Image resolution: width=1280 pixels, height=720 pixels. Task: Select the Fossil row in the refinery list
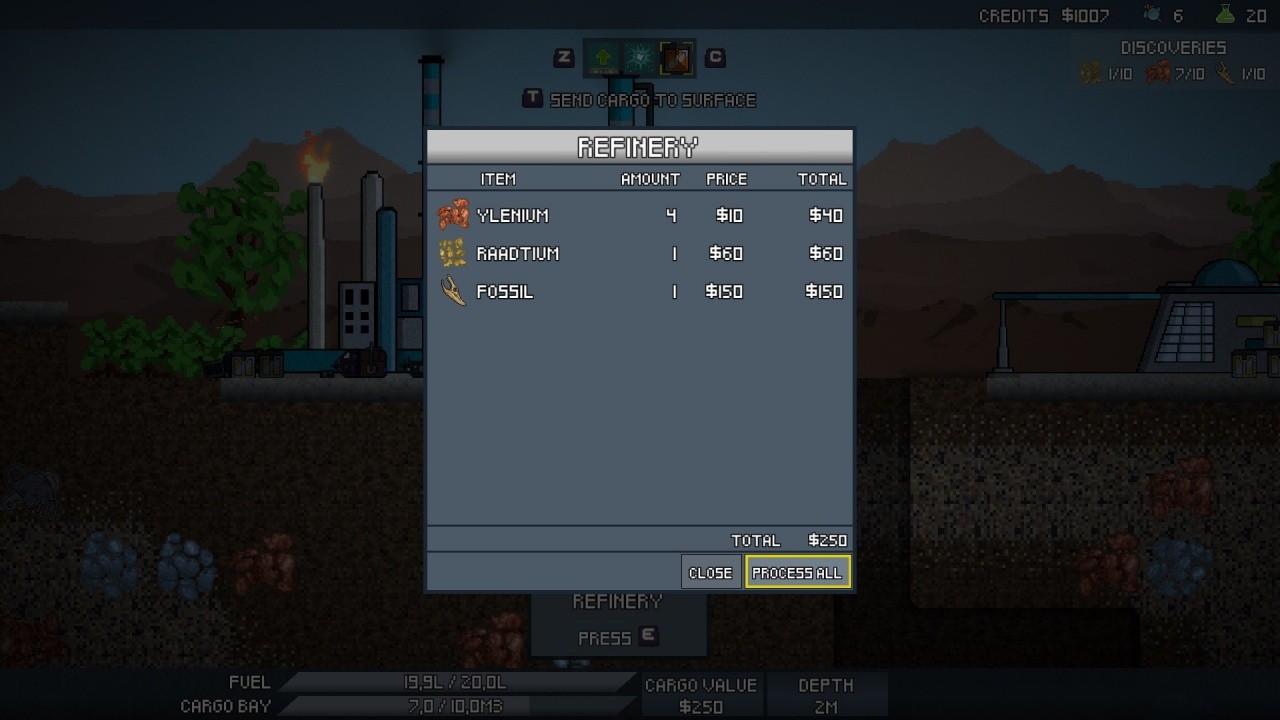[640, 292]
